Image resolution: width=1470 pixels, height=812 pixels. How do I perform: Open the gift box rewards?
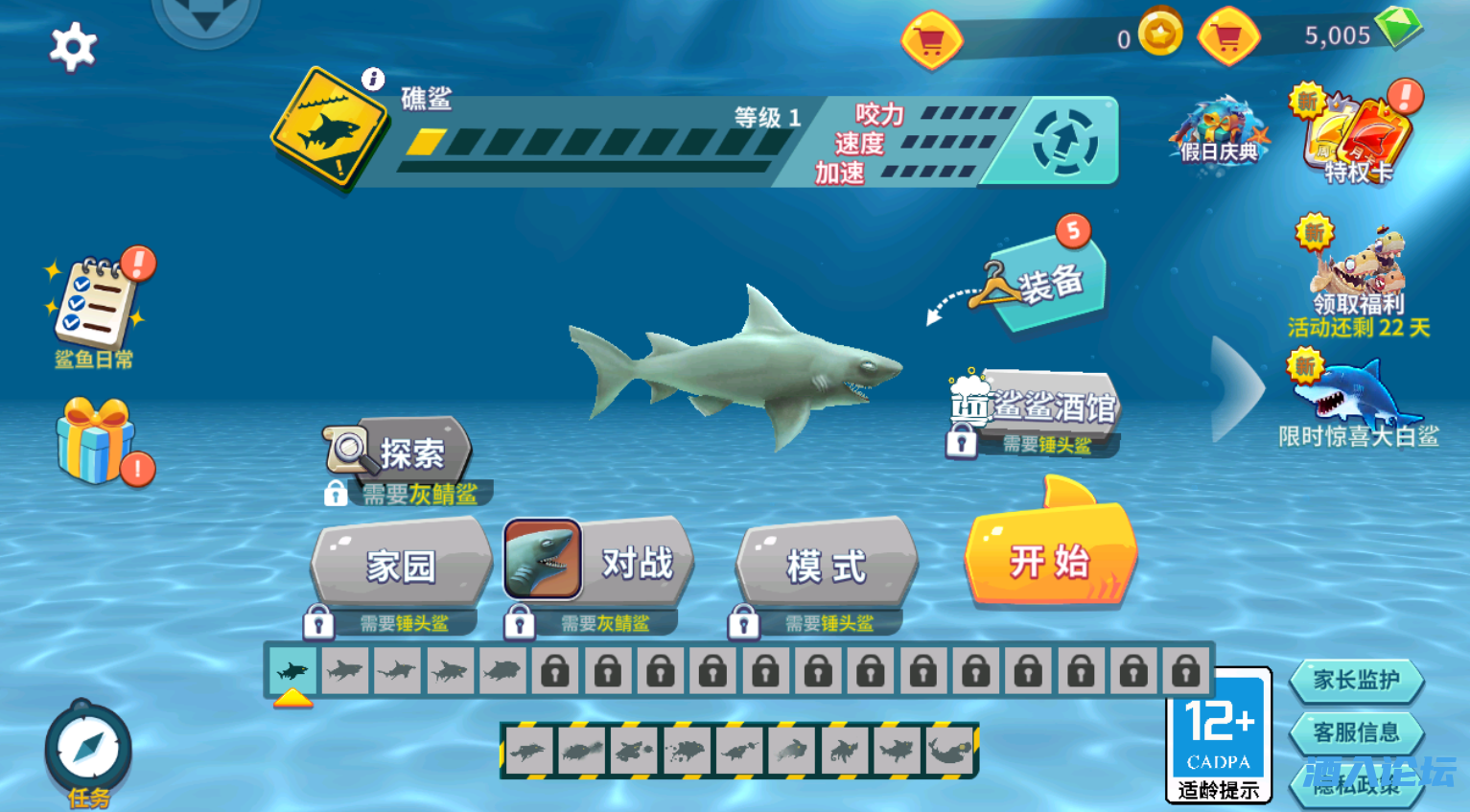tap(96, 442)
